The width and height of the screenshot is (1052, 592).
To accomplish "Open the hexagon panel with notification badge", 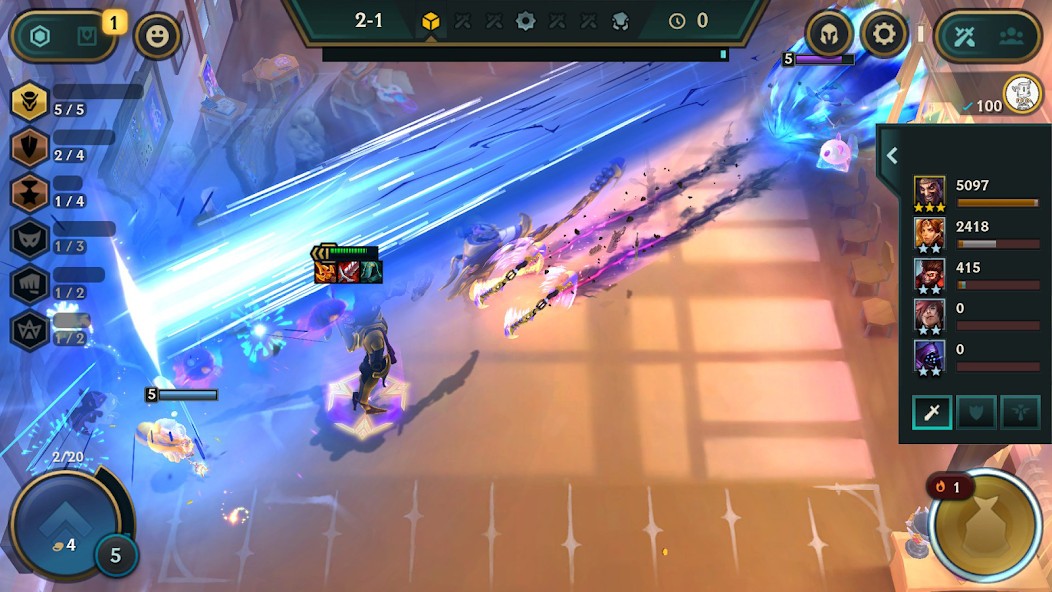I will 64,37.
